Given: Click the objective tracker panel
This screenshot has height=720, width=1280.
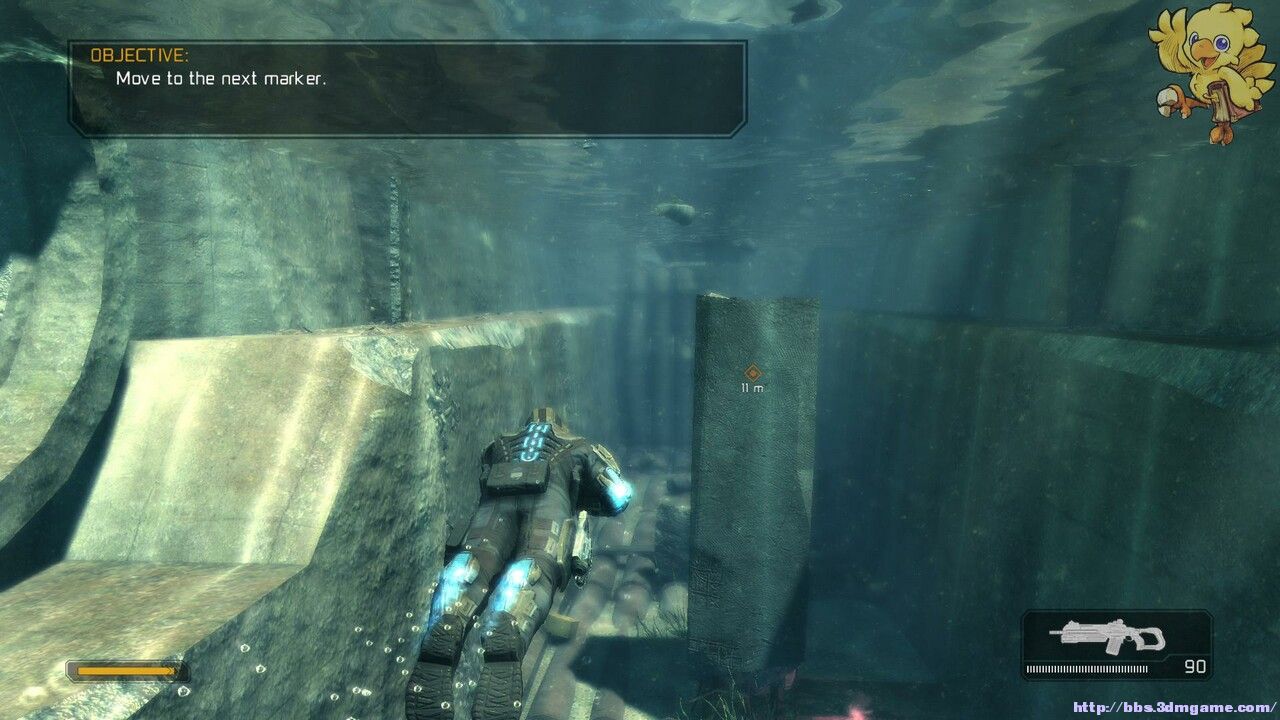Looking at the screenshot, I should [x=407, y=88].
